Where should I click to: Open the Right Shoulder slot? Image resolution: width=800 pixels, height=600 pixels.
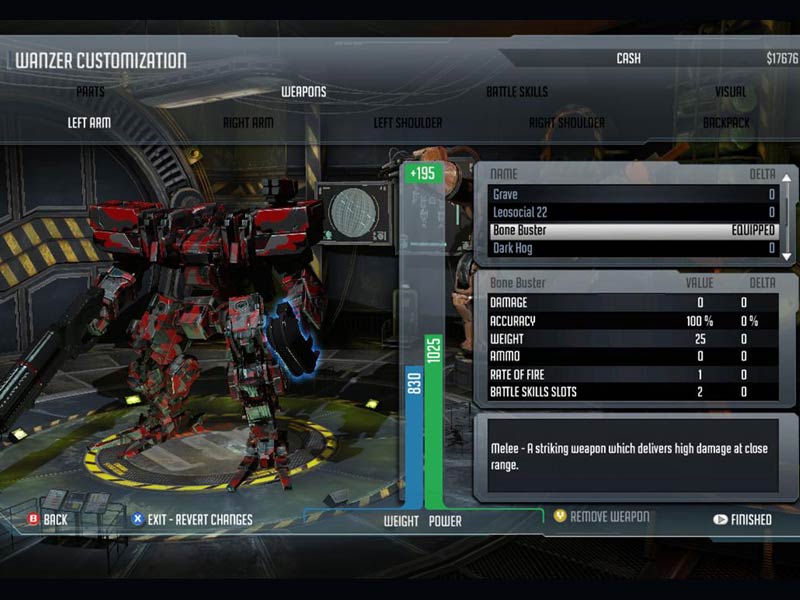point(566,123)
